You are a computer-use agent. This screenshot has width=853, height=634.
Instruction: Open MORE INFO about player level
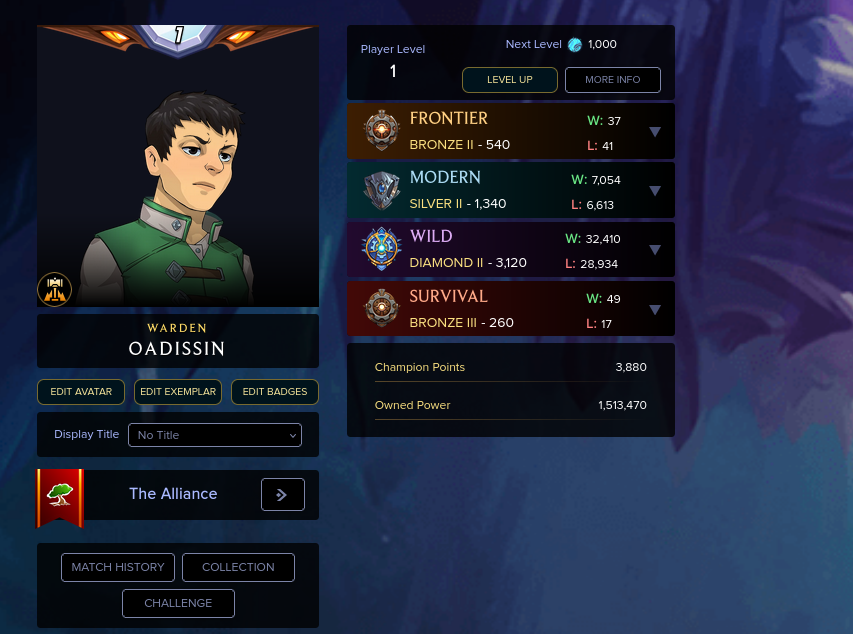[613, 80]
